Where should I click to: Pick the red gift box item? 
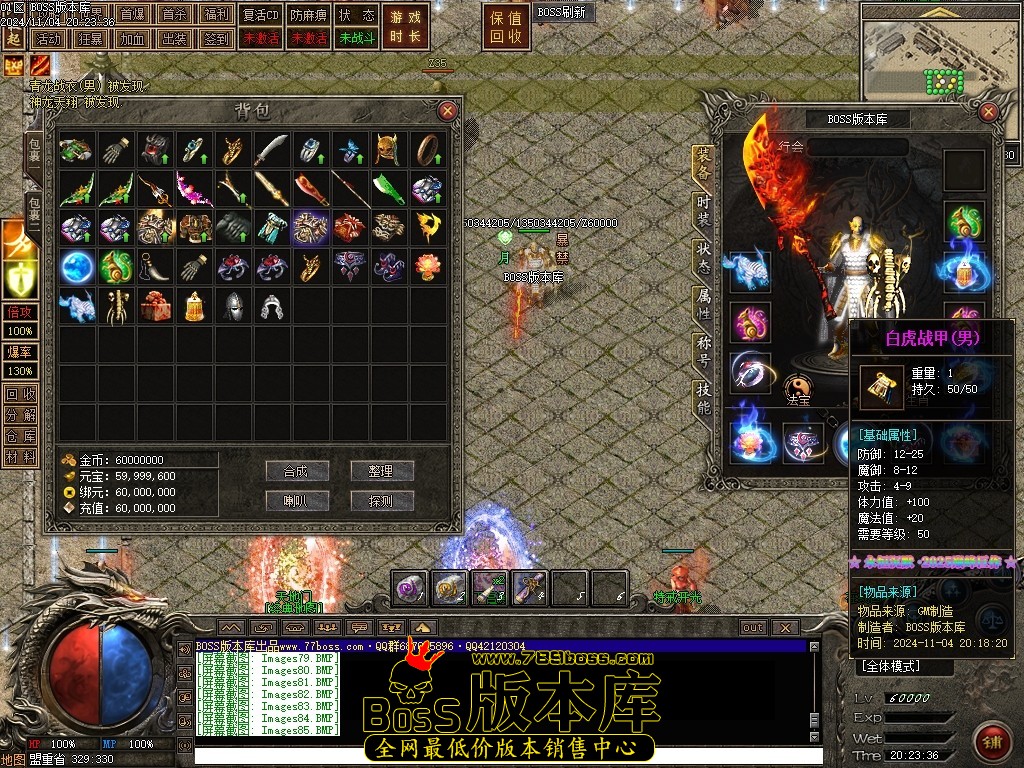153,305
